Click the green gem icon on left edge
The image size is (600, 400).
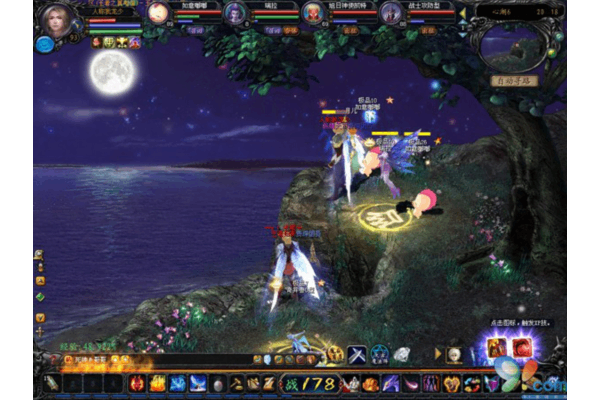click(x=40, y=296)
